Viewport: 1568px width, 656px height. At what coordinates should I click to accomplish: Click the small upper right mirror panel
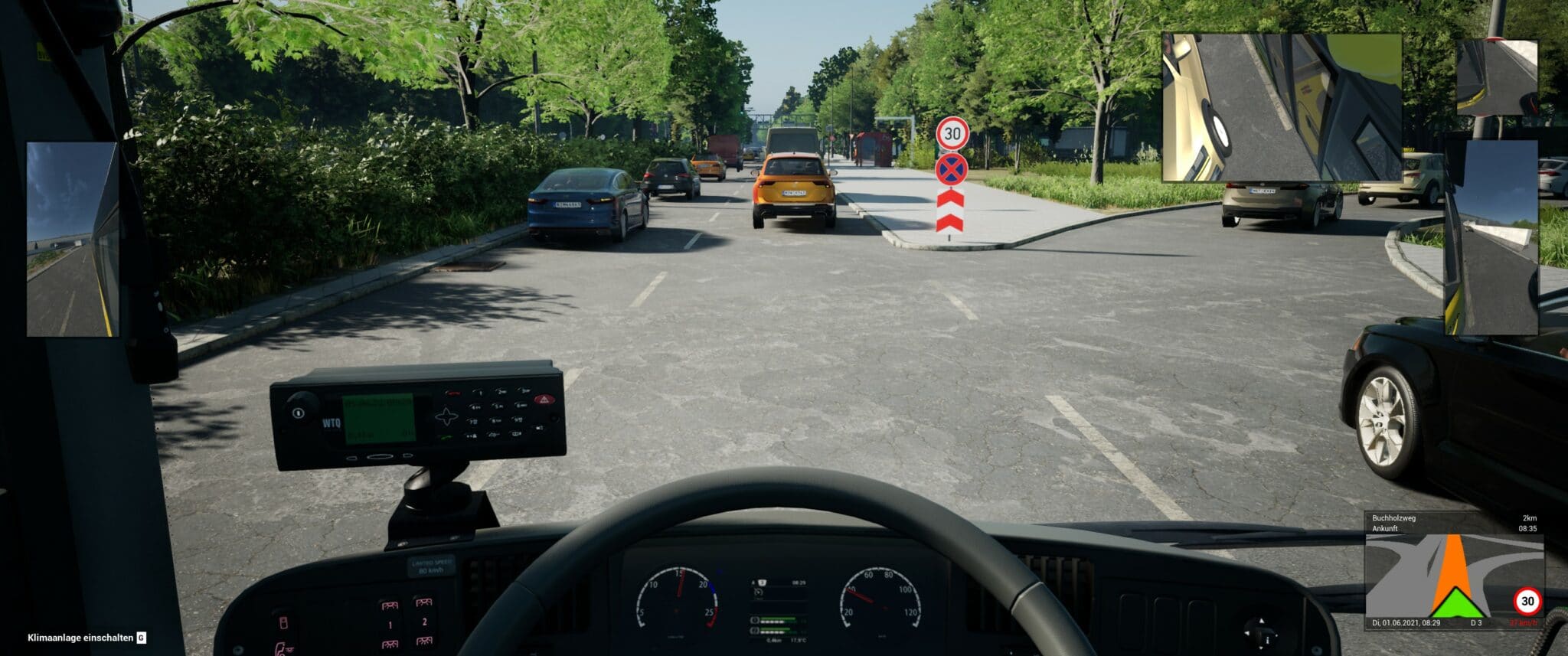[x=1496, y=77]
